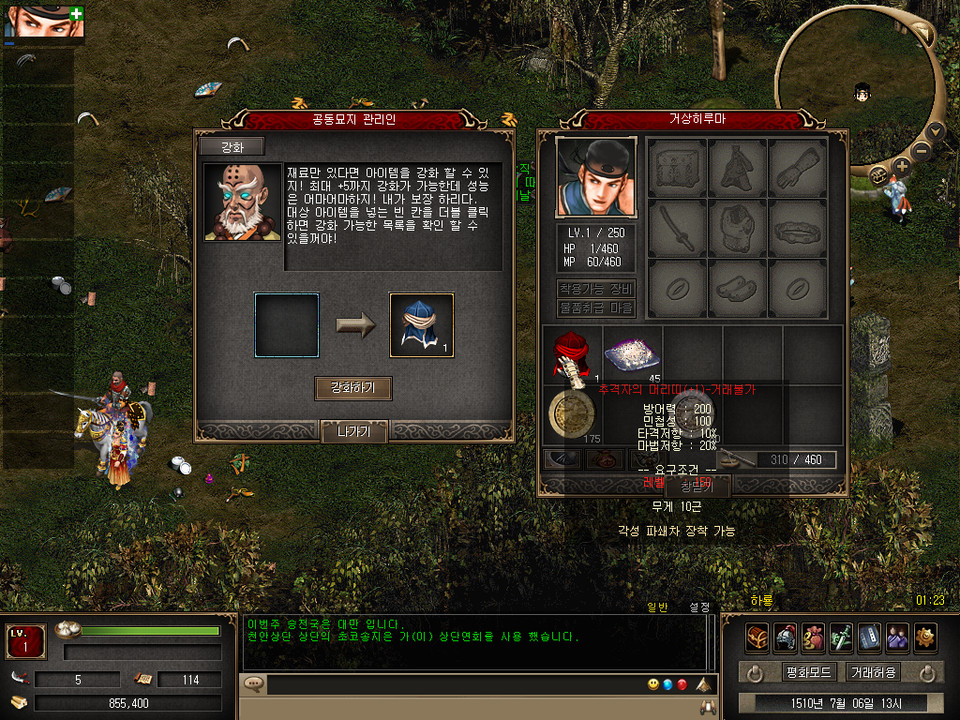Select the blue hood result item slot
Viewport: 960px width, 720px height.
pyautogui.click(x=421, y=325)
